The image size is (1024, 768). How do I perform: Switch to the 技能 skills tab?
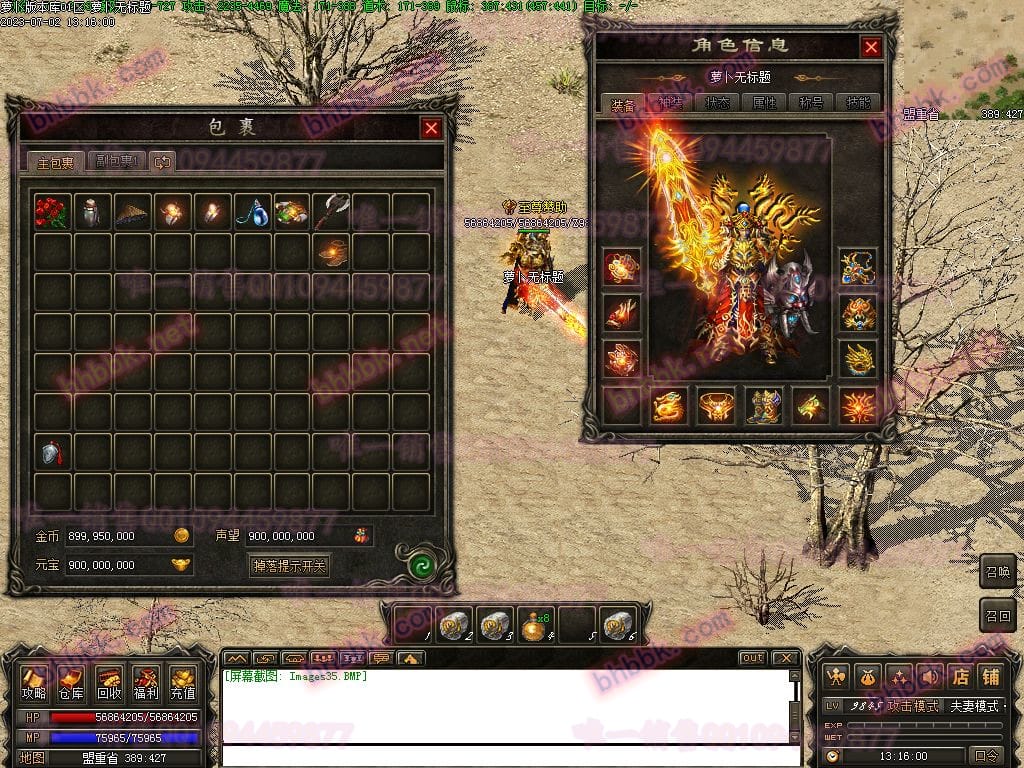click(858, 103)
